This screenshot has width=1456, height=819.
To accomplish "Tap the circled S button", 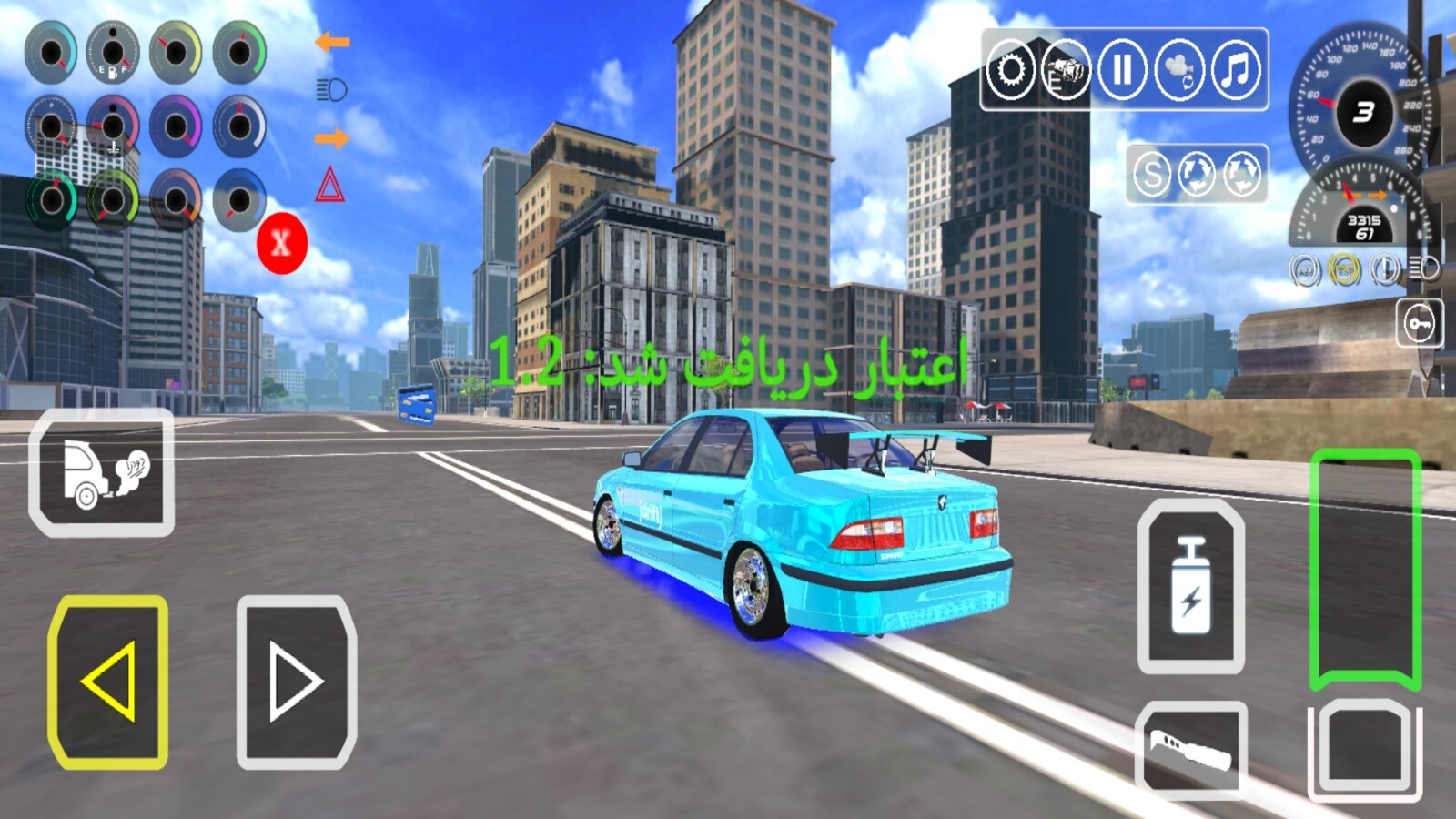I will coord(1152,173).
